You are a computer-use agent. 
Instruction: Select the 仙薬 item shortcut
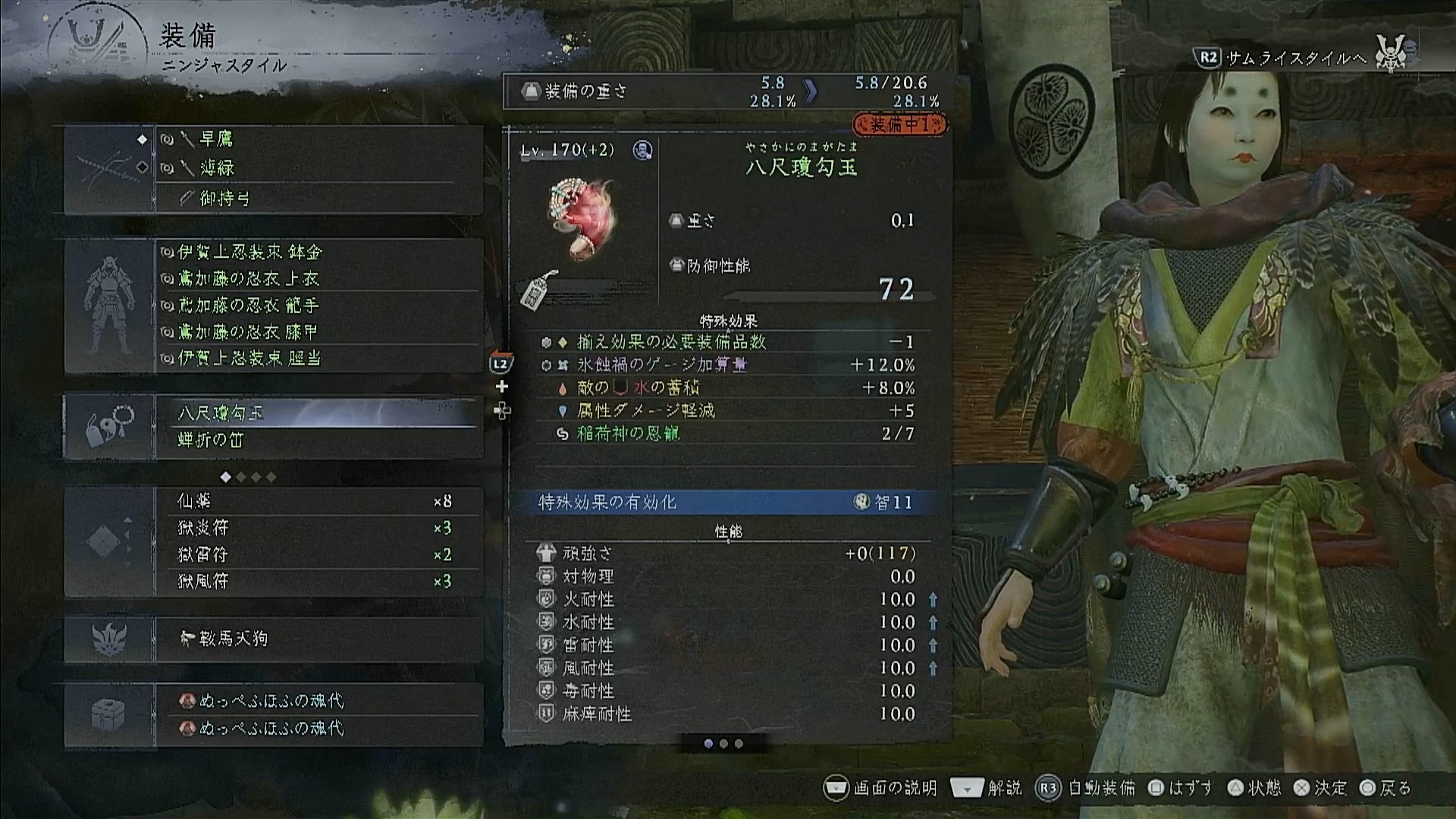point(318,501)
